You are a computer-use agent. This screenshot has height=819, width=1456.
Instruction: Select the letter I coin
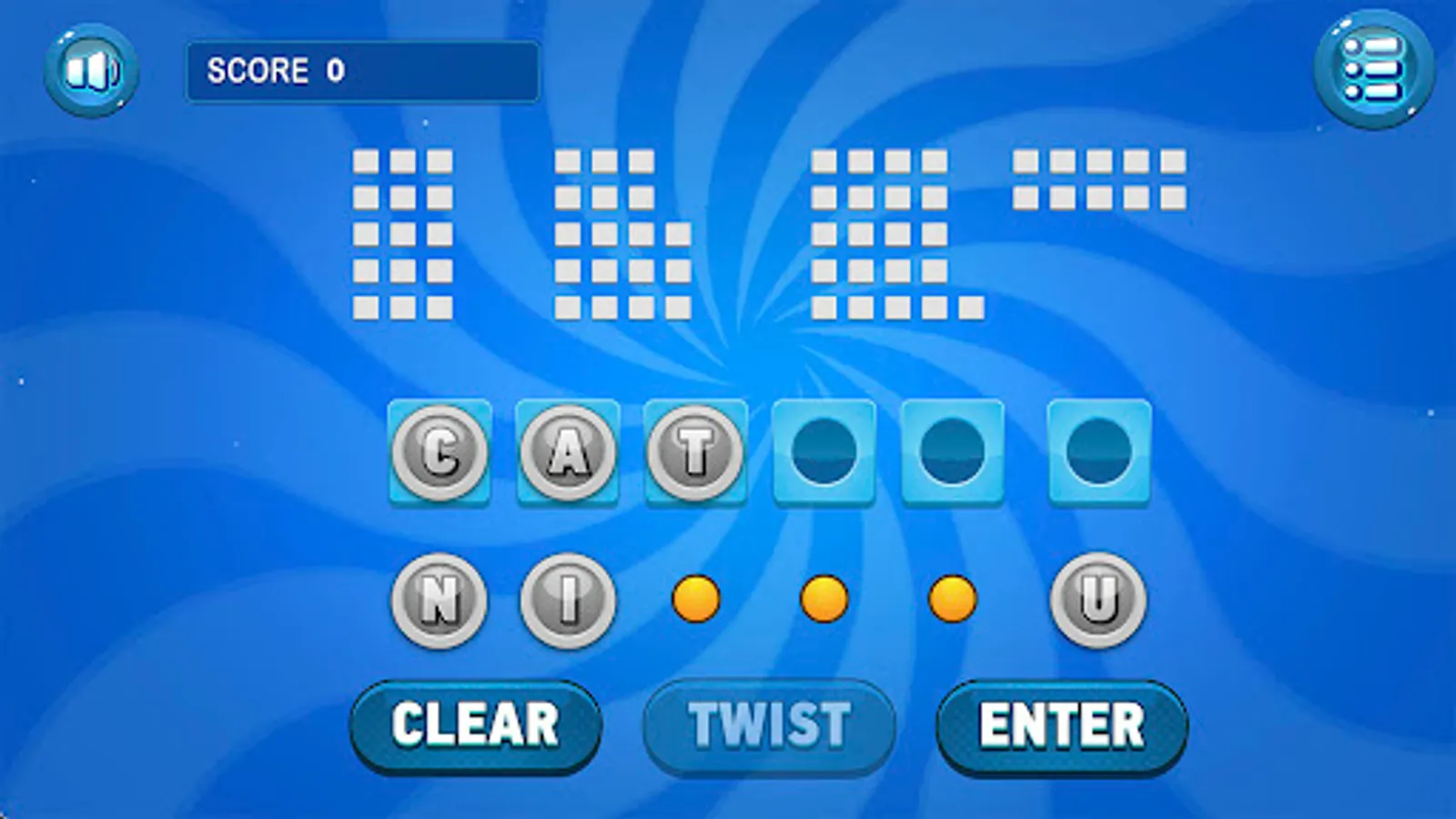[x=566, y=598]
